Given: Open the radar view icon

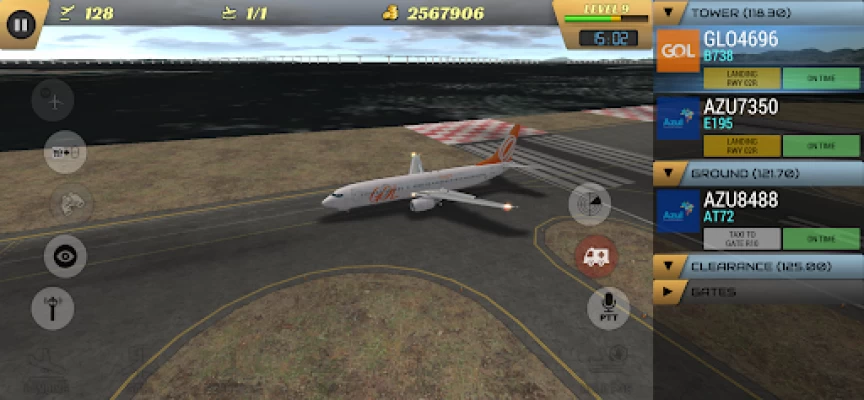Looking at the screenshot, I should click(x=590, y=206).
